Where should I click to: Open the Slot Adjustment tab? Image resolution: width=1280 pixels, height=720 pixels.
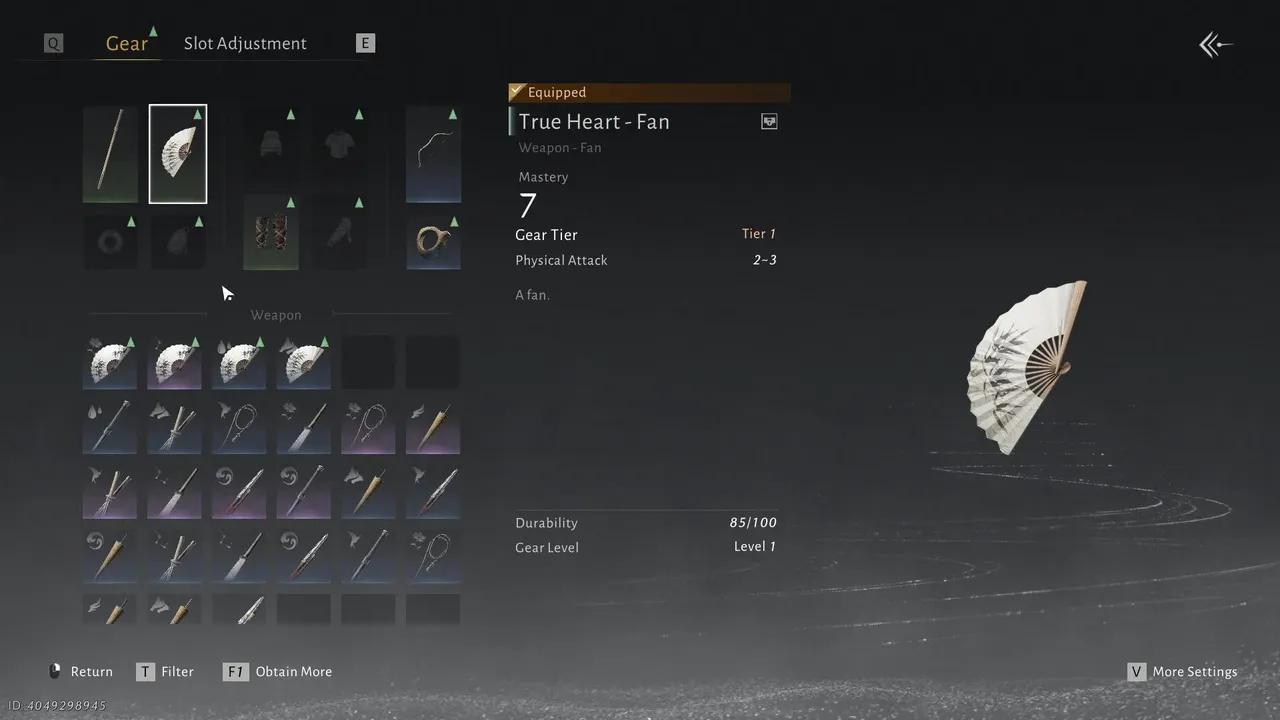[245, 44]
